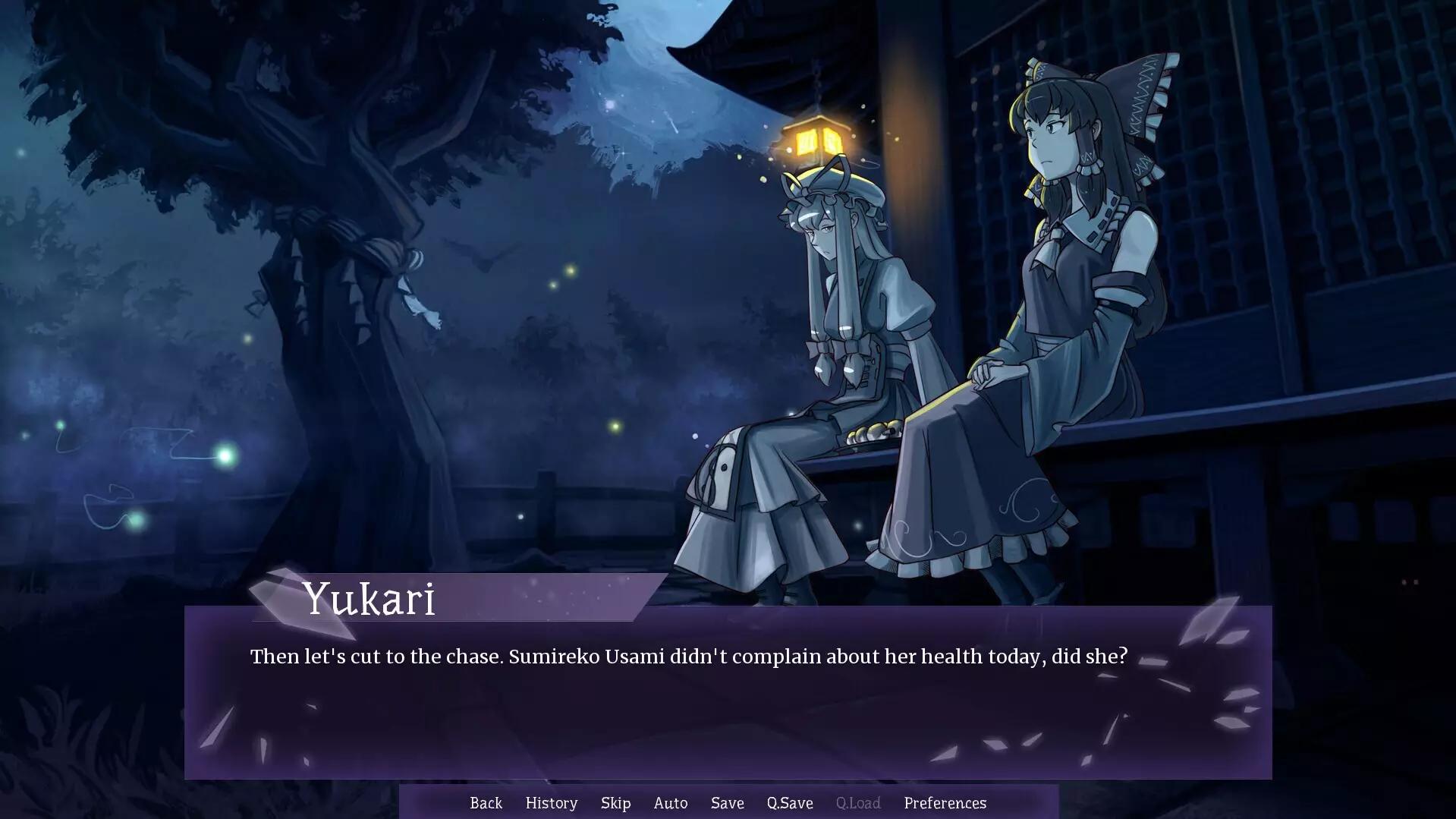Return to the previous line with Back
This screenshot has height=819, width=1456.
click(x=486, y=802)
